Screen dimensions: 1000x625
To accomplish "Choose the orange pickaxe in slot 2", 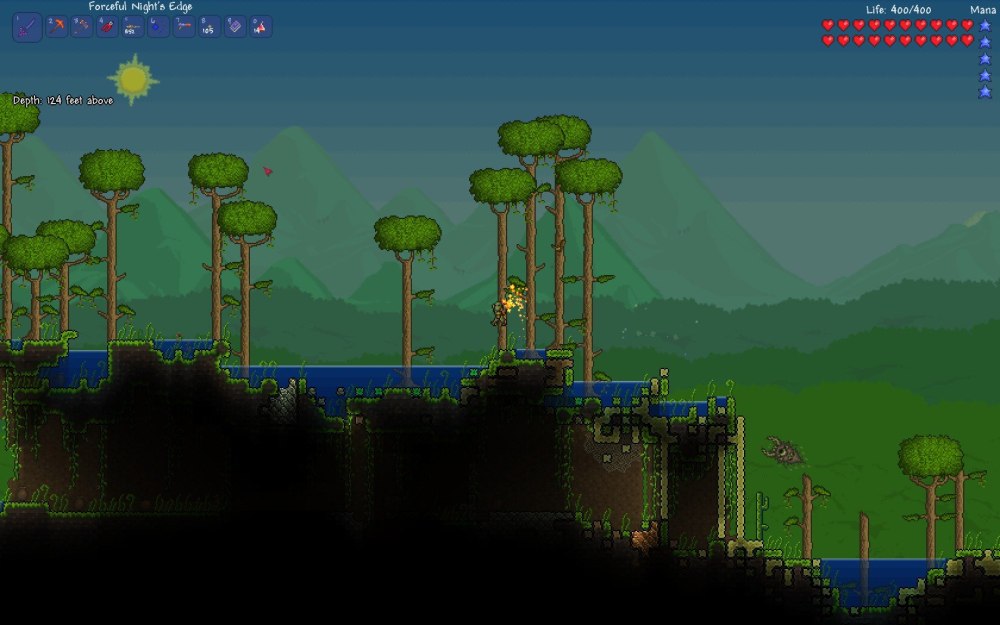I will (x=57, y=27).
